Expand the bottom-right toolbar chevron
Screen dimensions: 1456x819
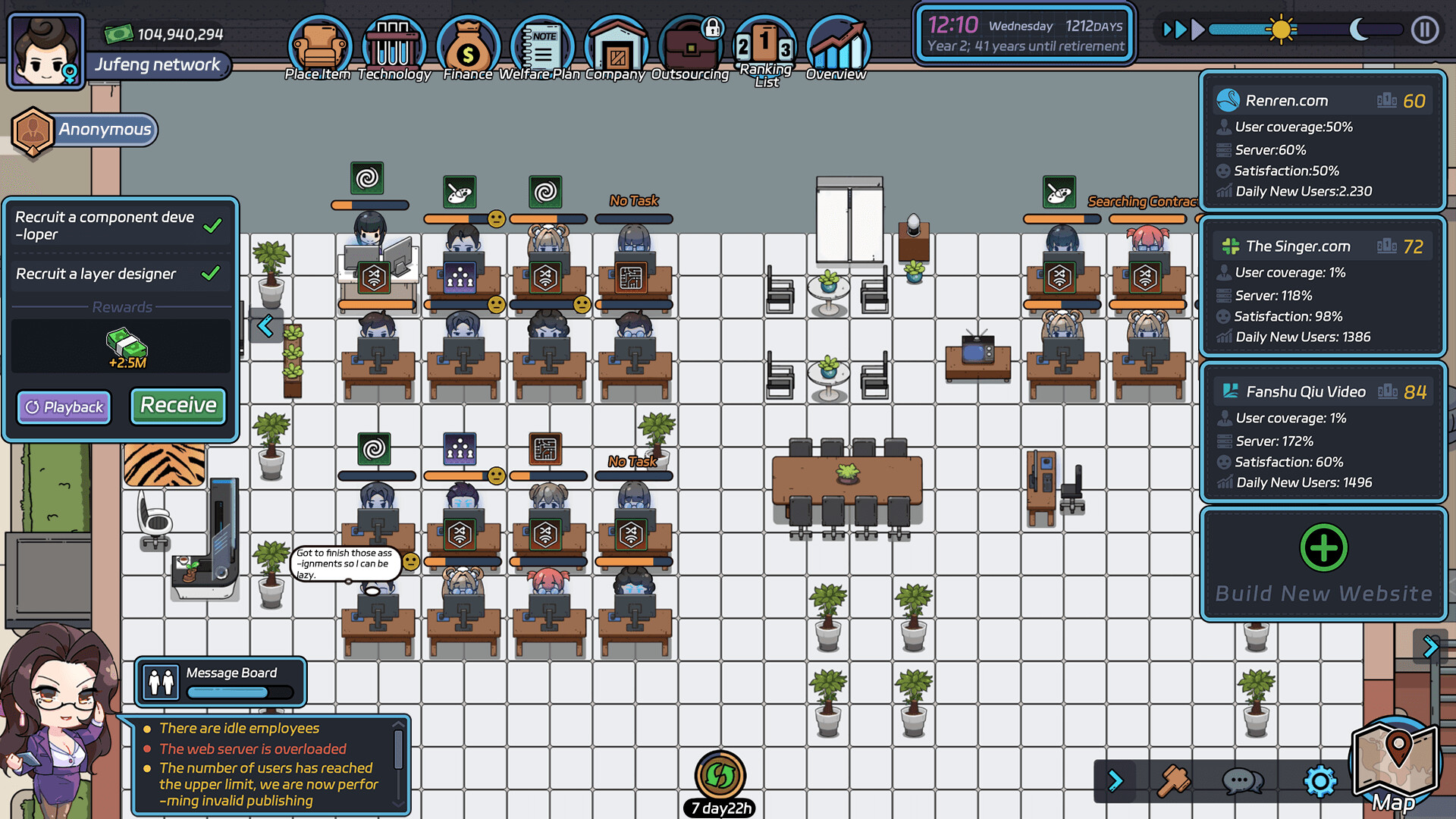pos(1116,780)
